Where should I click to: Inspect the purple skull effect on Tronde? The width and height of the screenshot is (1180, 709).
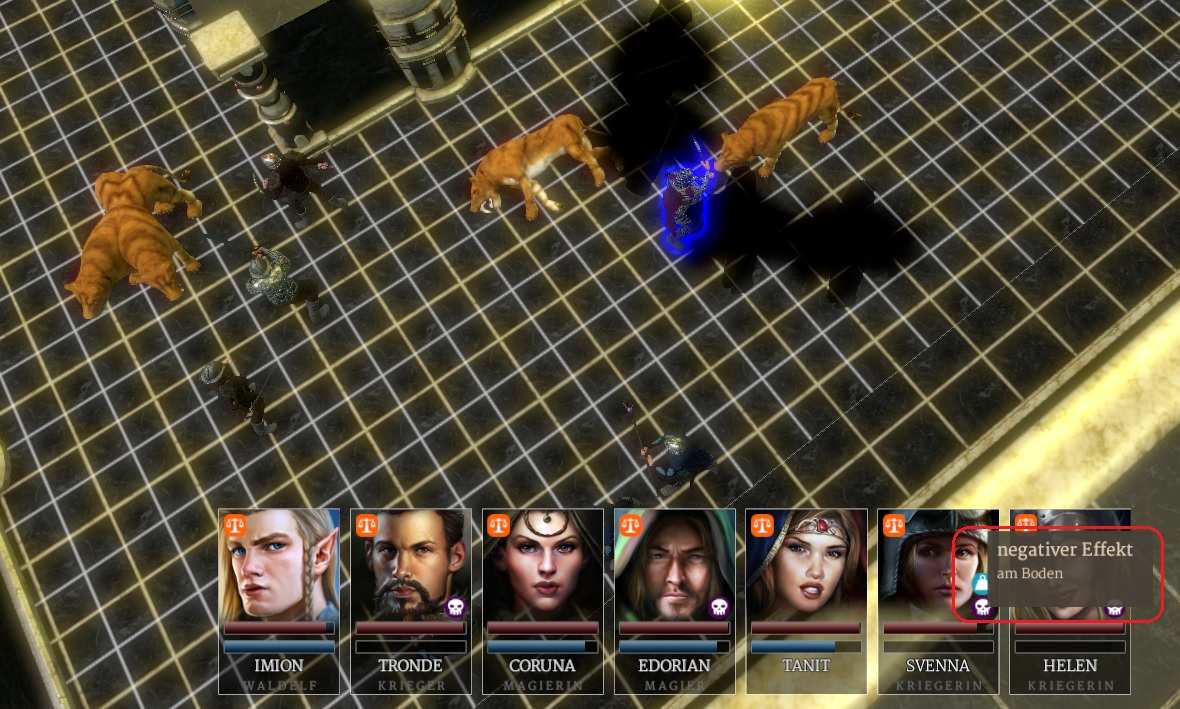[x=455, y=607]
